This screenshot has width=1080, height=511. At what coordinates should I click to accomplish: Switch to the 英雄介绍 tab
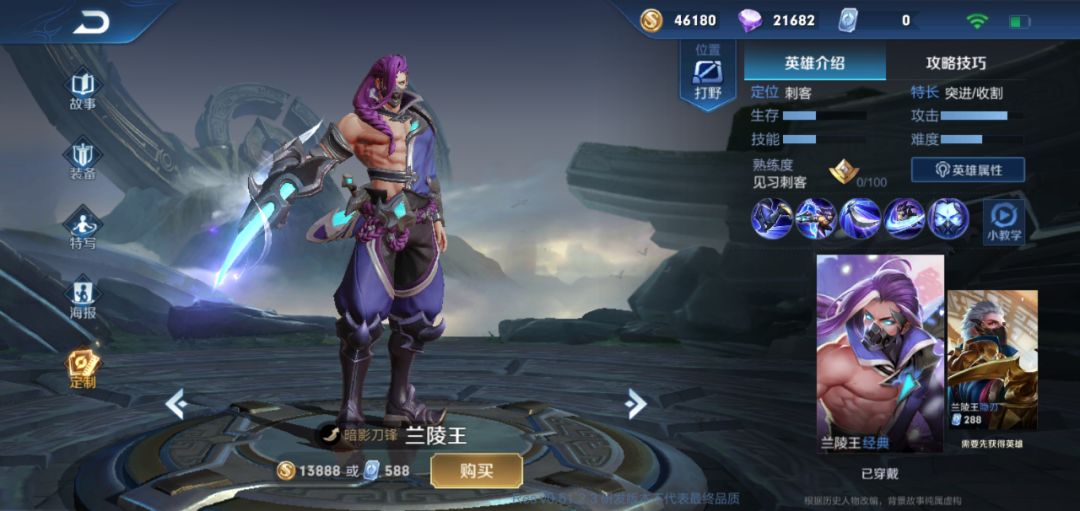click(x=814, y=62)
